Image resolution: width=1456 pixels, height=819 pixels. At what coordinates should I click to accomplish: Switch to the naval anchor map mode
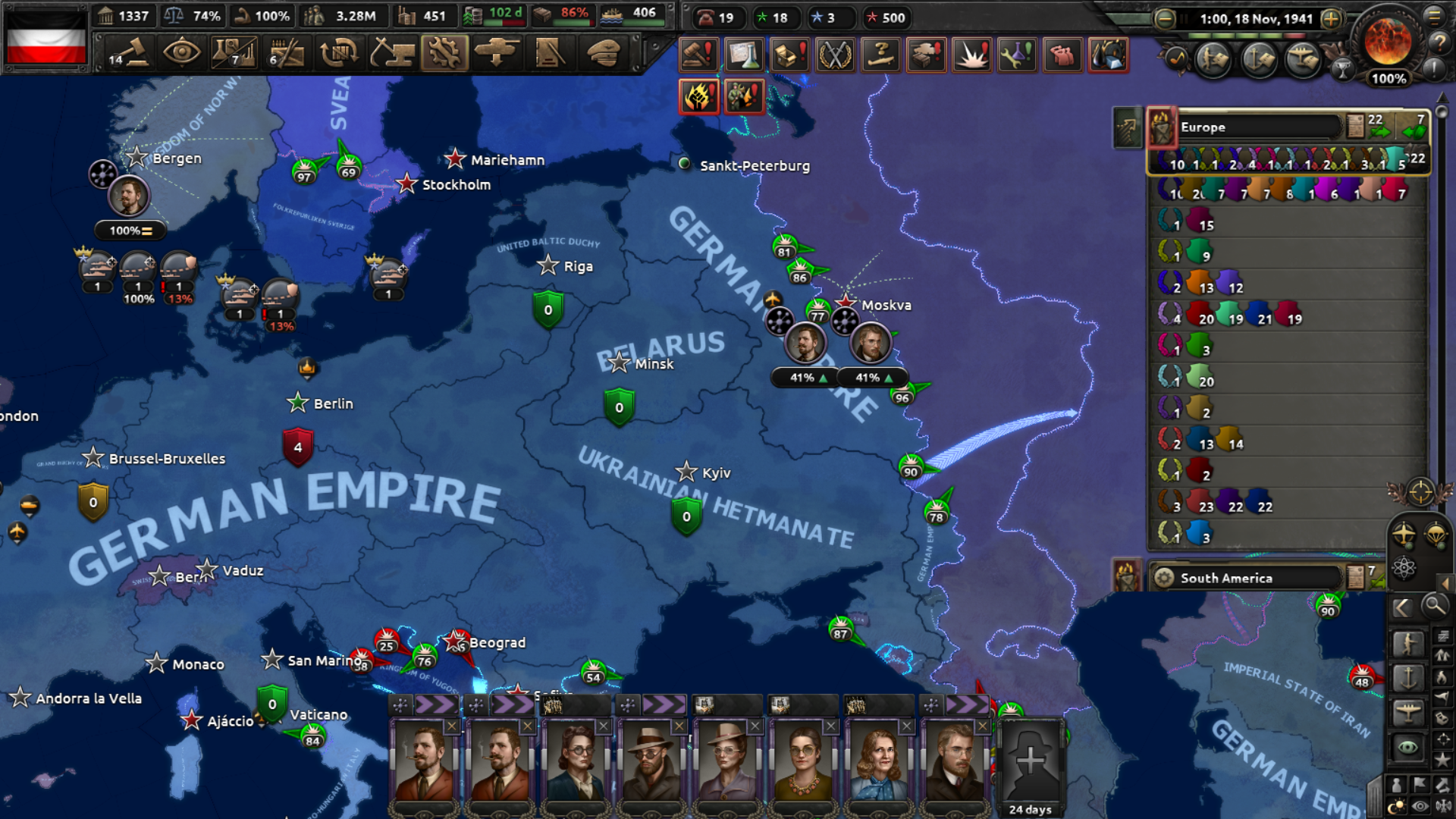pos(1407,677)
